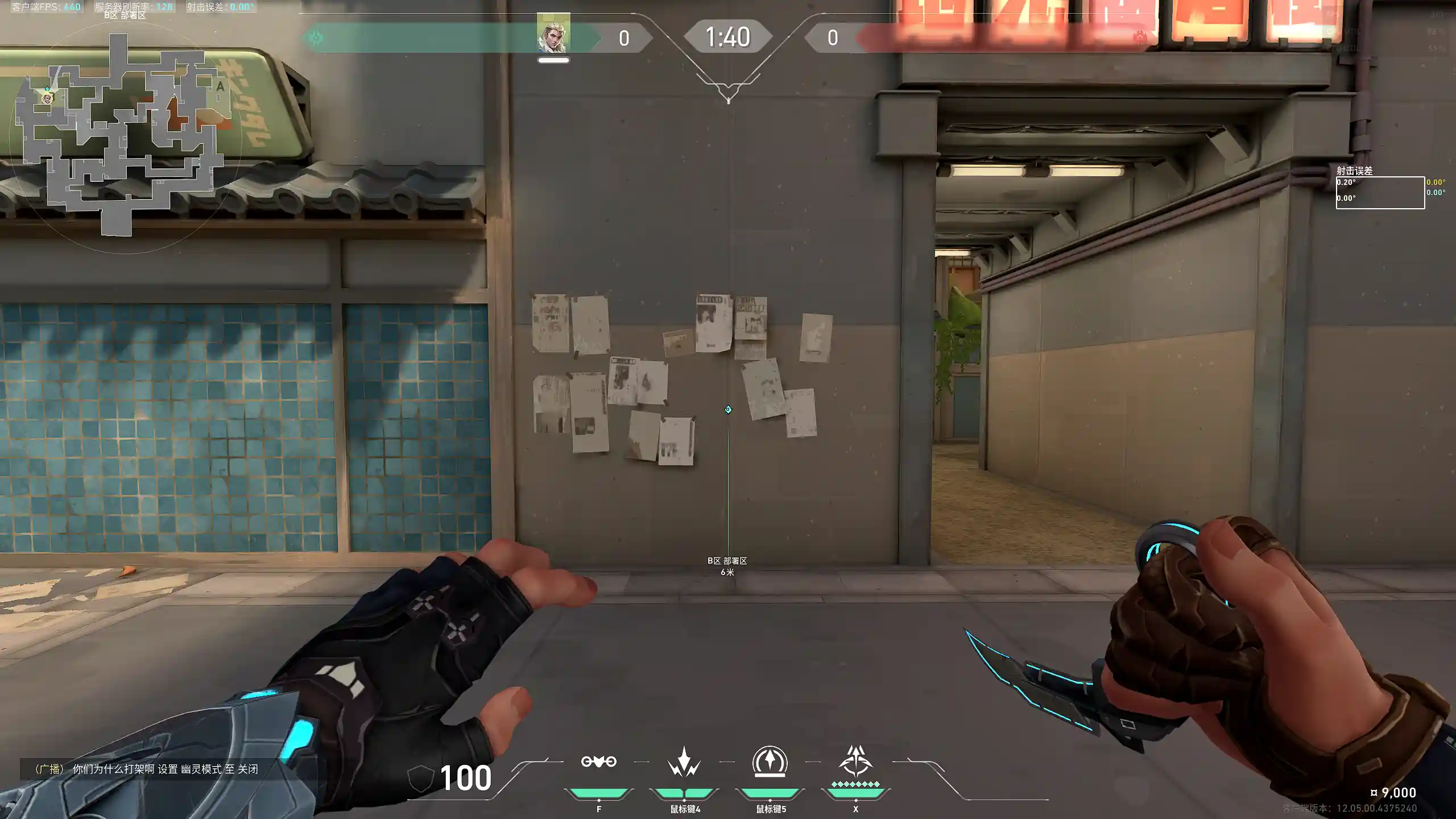The width and height of the screenshot is (1456, 819).
Task: Click the armor shield icon beside health
Action: tap(421, 778)
